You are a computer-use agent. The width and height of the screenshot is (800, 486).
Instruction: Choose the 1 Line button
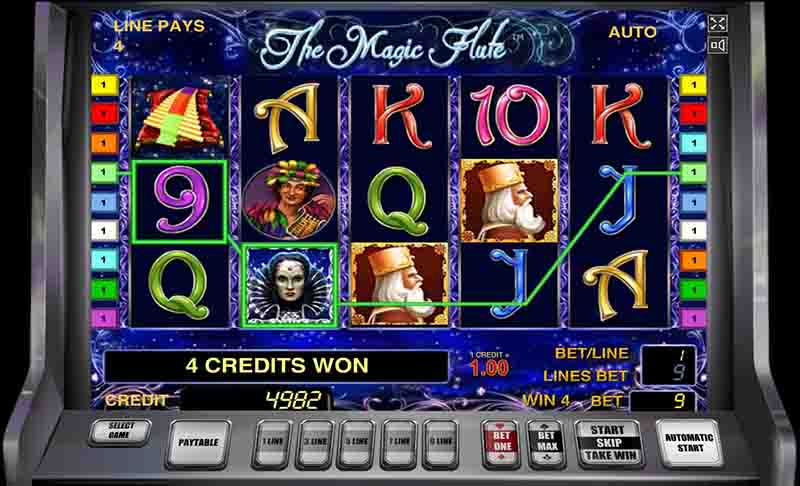[271, 441]
